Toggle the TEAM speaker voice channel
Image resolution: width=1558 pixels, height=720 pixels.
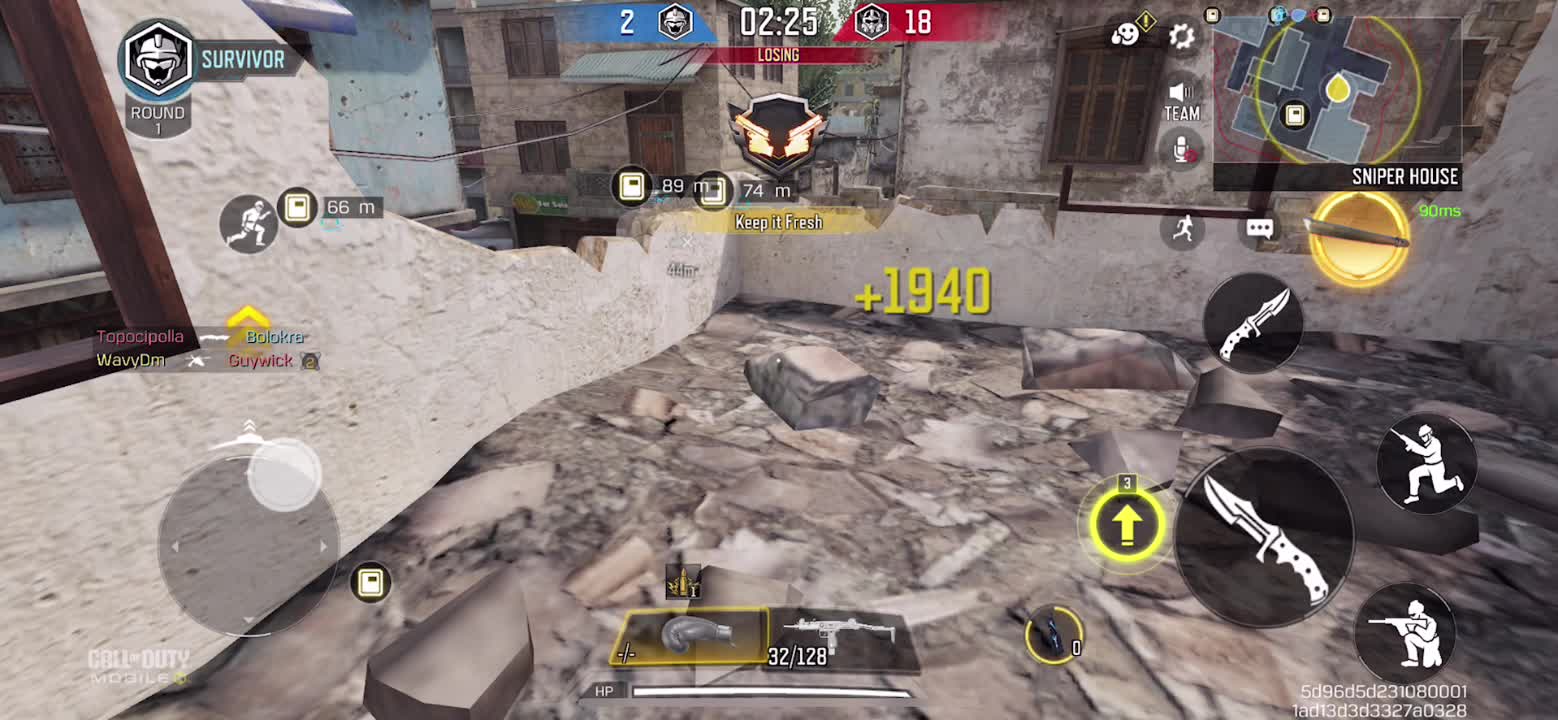pyautogui.click(x=1181, y=101)
